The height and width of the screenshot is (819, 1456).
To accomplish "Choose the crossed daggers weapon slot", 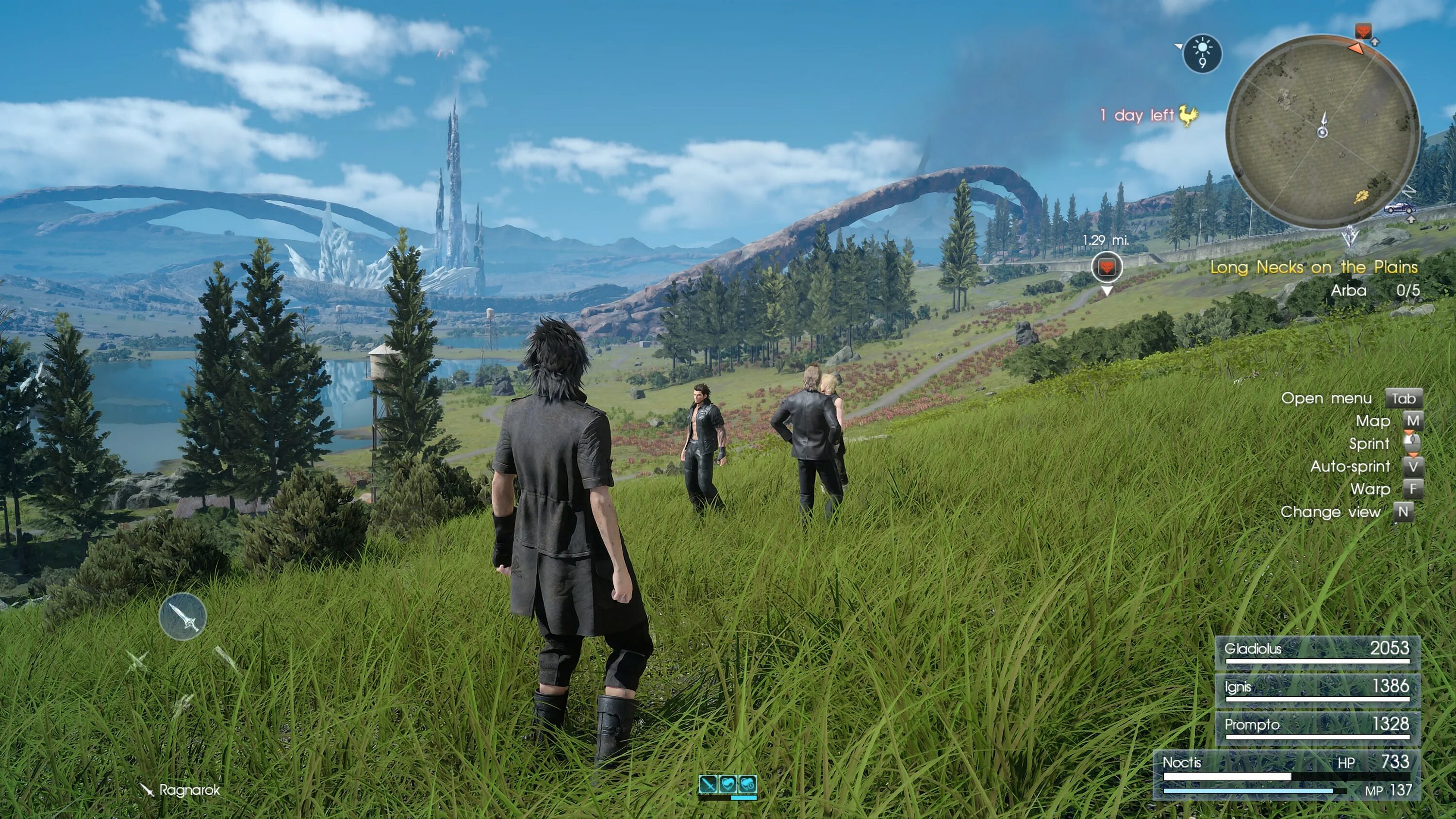I will pos(137,660).
